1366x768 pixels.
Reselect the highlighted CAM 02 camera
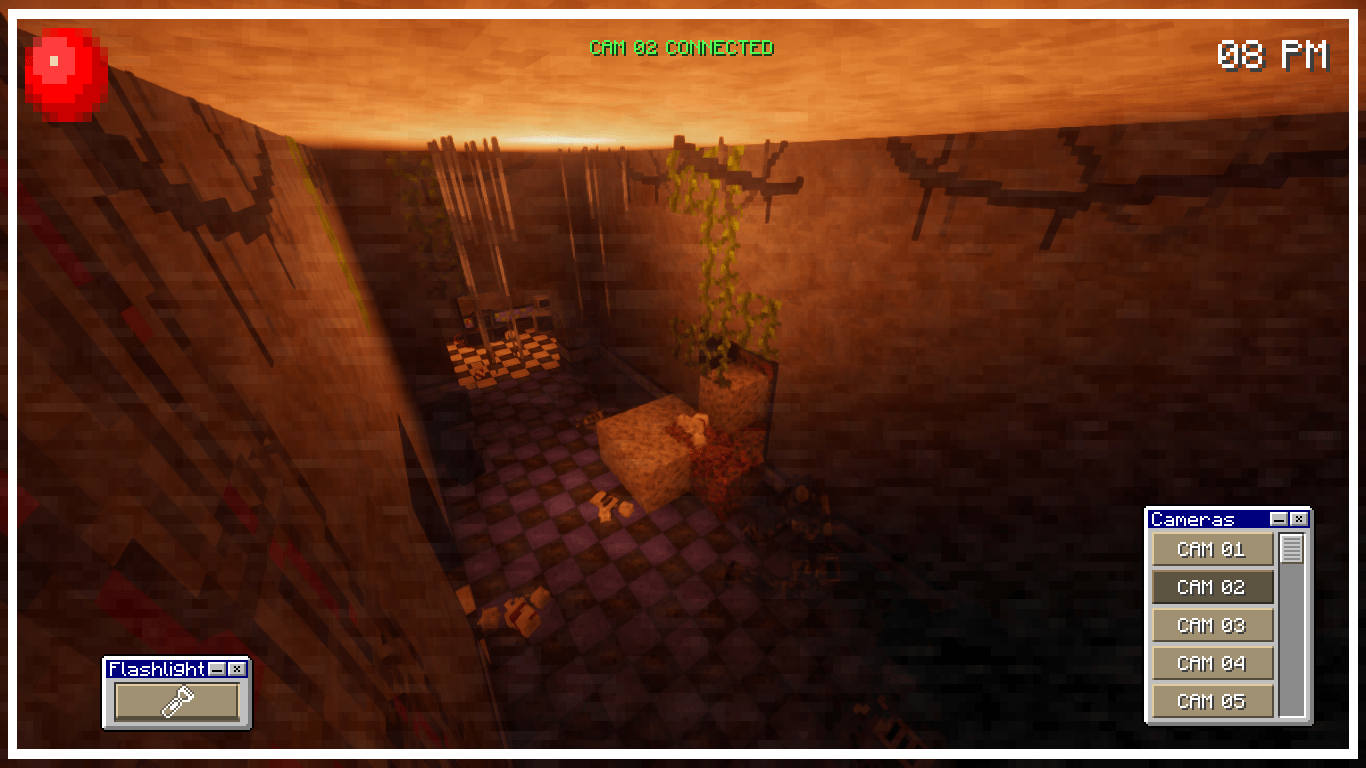tap(1212, 587)
